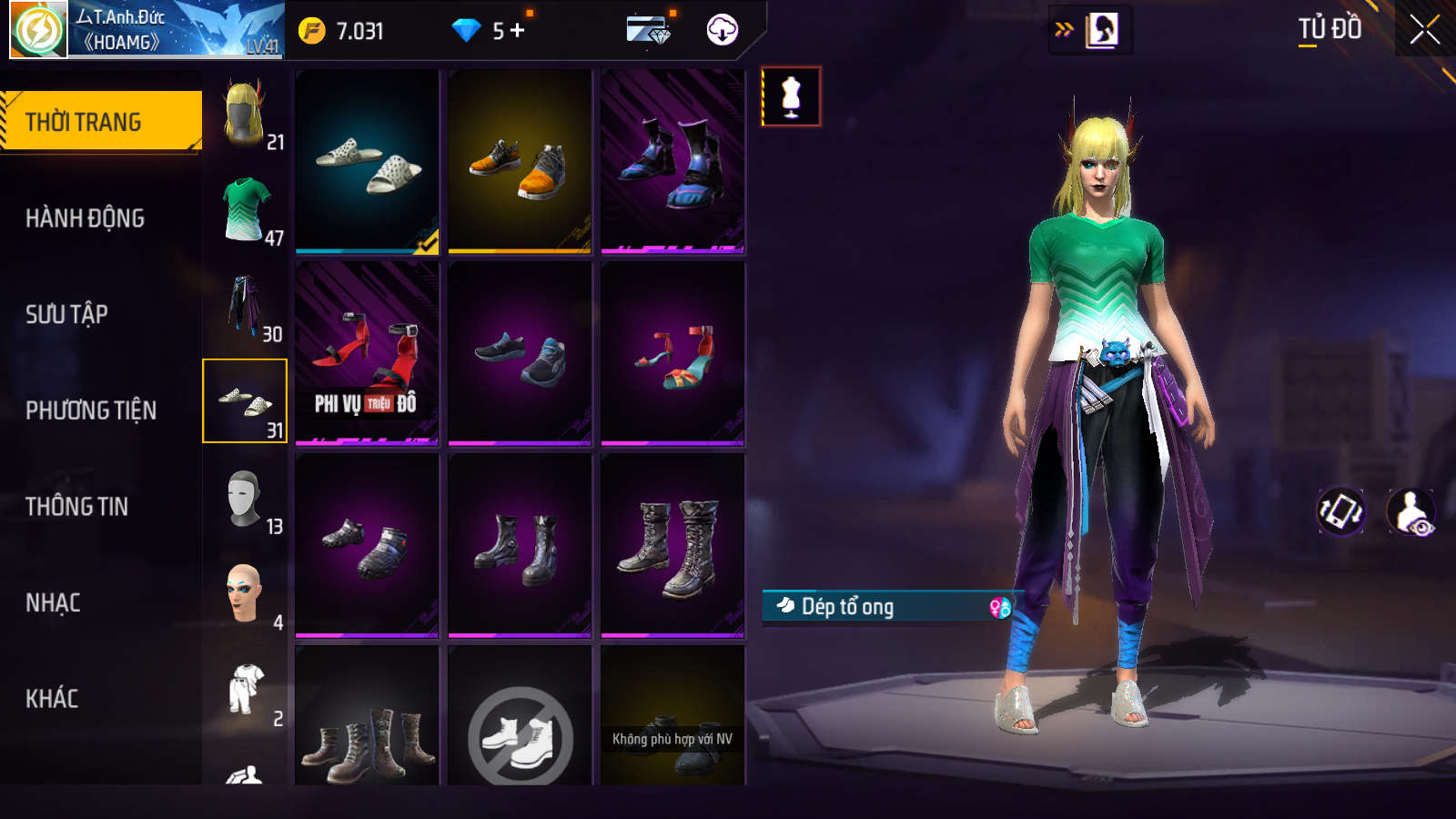Equip the orange and grey sneakers
The width and height of the screenshot is (1456, 819).
(520, 161)
